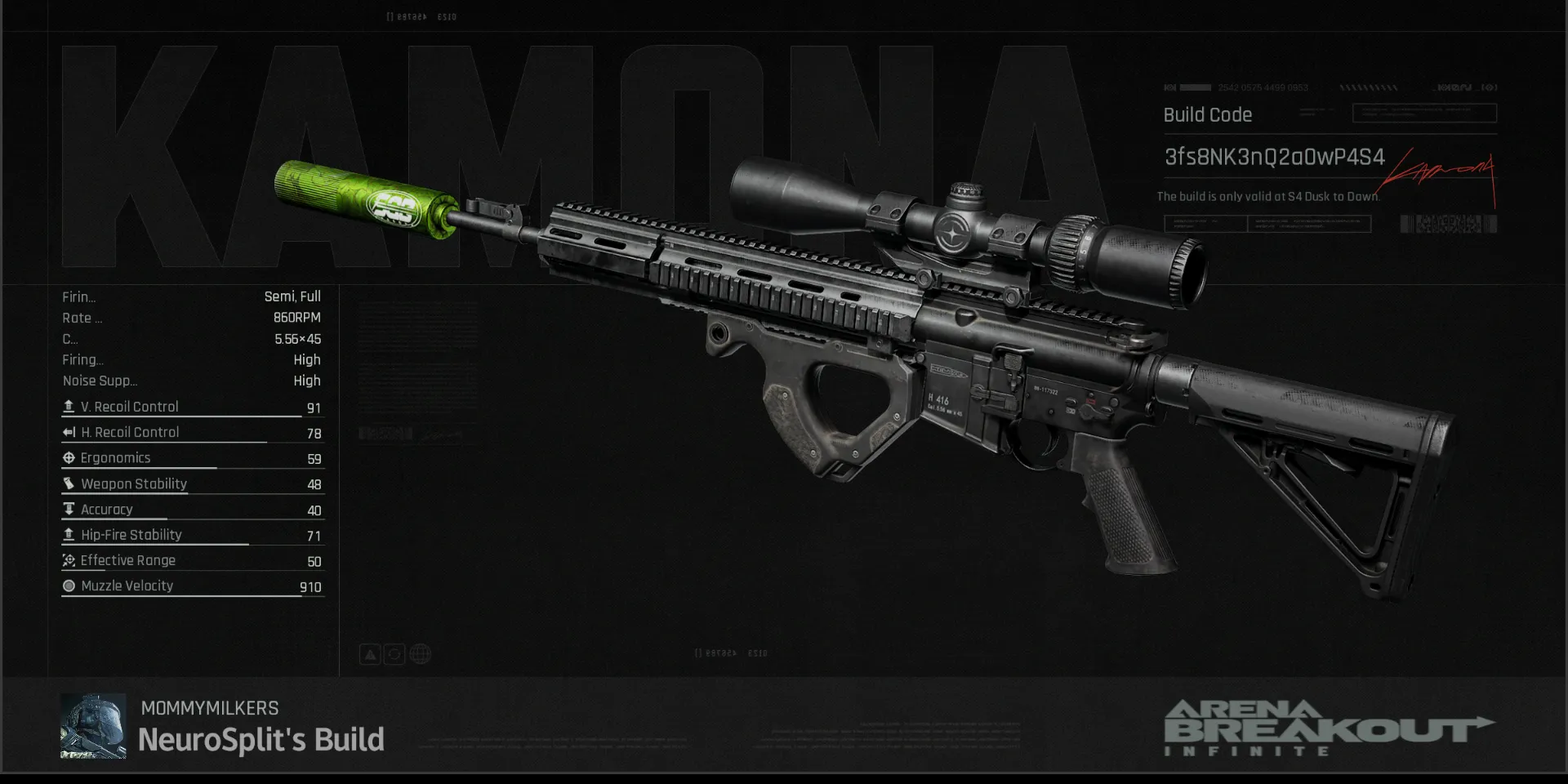Select the V. Recoil Control stat row
This screenshot has width=1568, height=784.
click(x=193, y=407)
